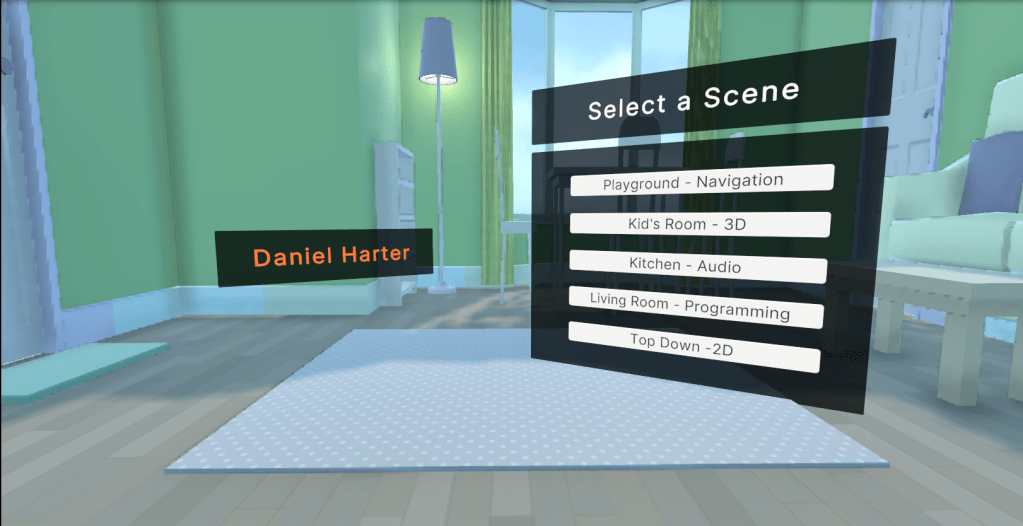Choose the Kitchen - Audio scene

point(697,266)
